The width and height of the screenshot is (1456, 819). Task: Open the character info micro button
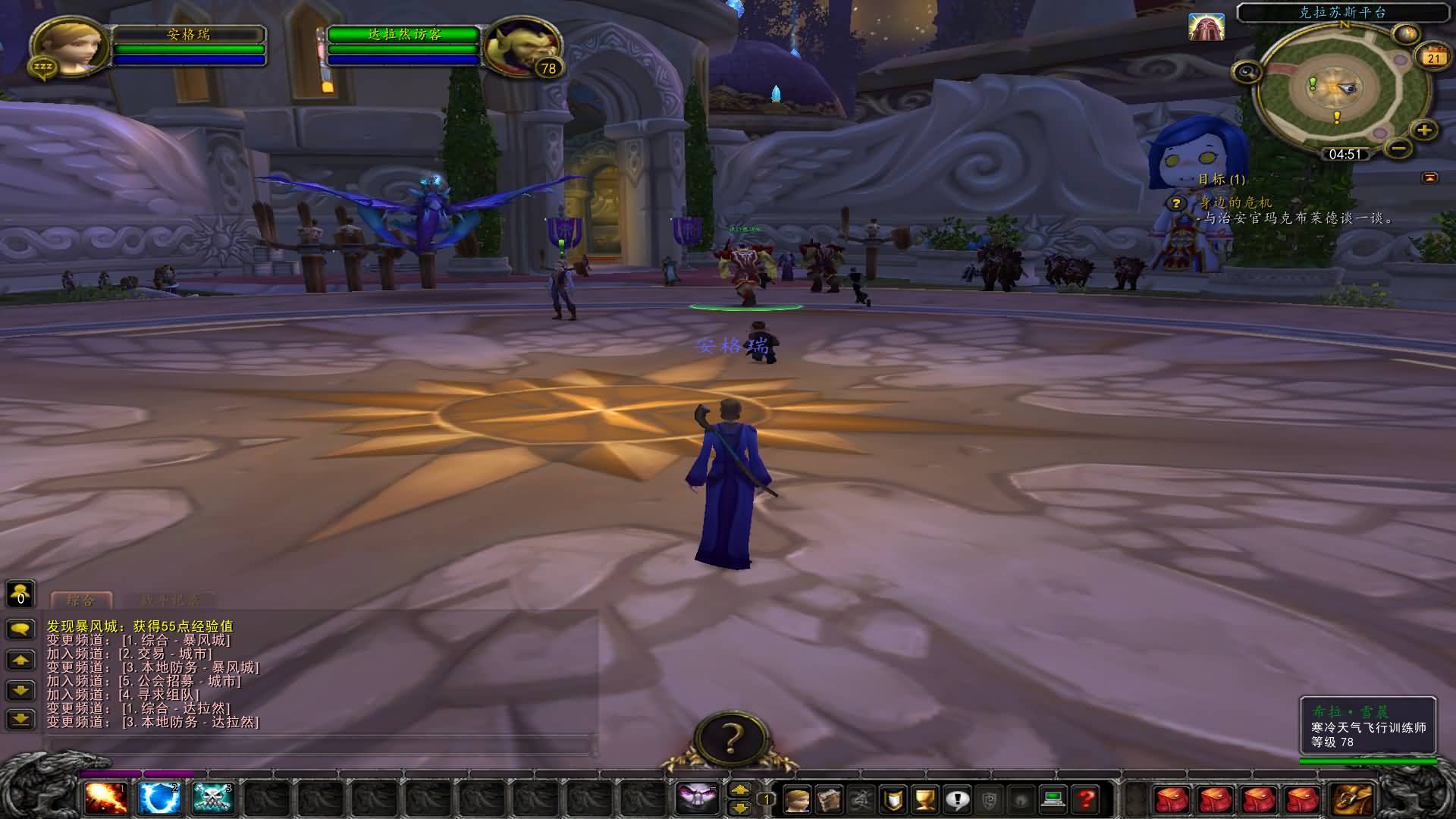coord(796,799)
